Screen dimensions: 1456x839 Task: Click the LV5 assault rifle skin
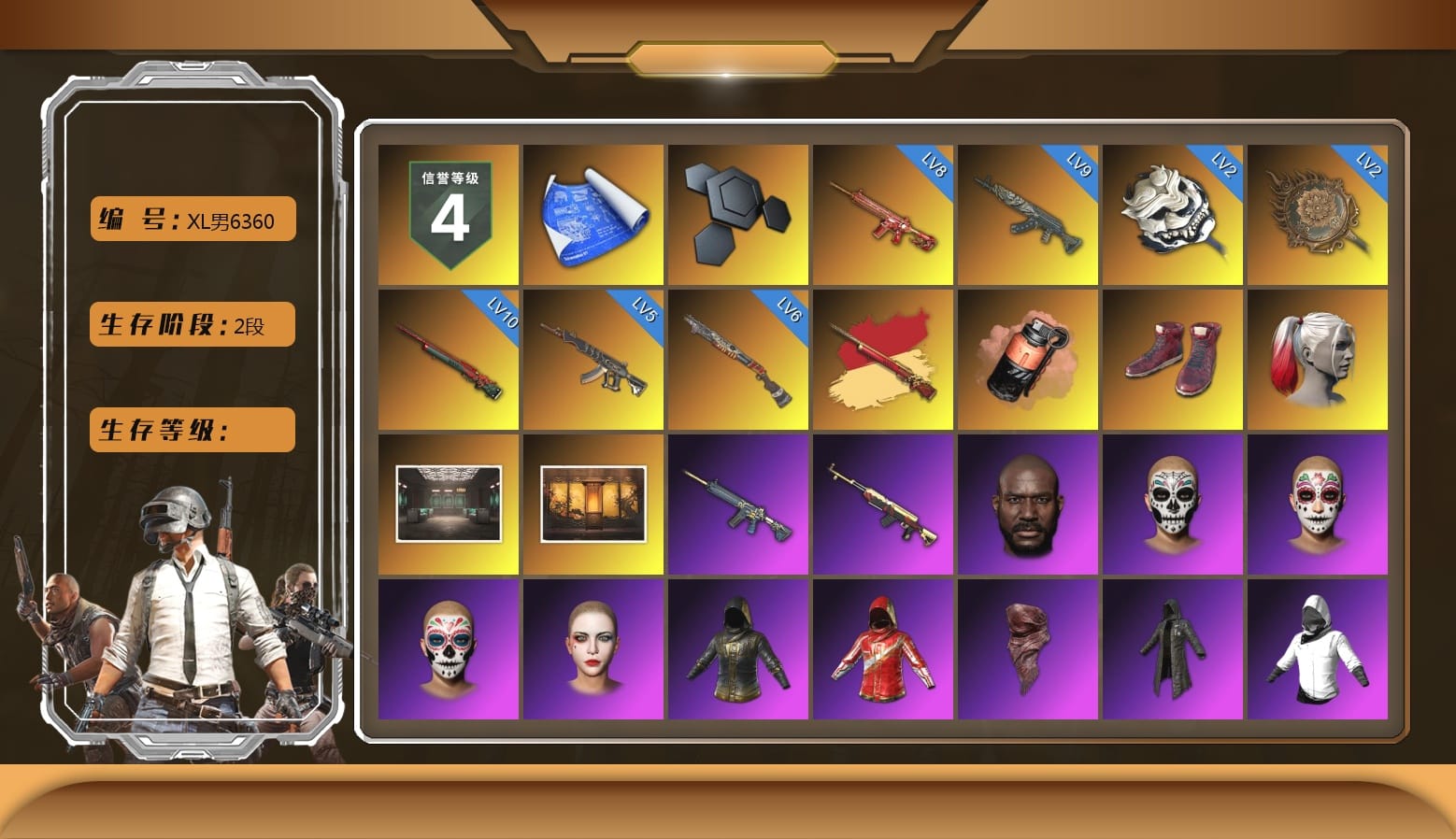click(x=592, y=358)
